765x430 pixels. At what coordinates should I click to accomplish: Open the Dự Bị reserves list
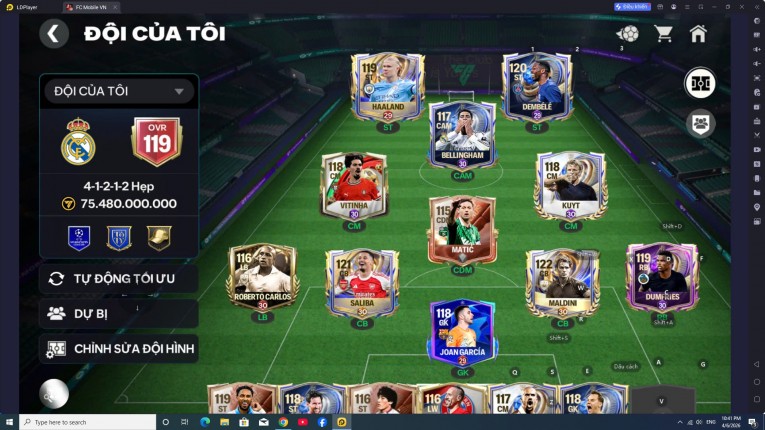tap(118, 313)
